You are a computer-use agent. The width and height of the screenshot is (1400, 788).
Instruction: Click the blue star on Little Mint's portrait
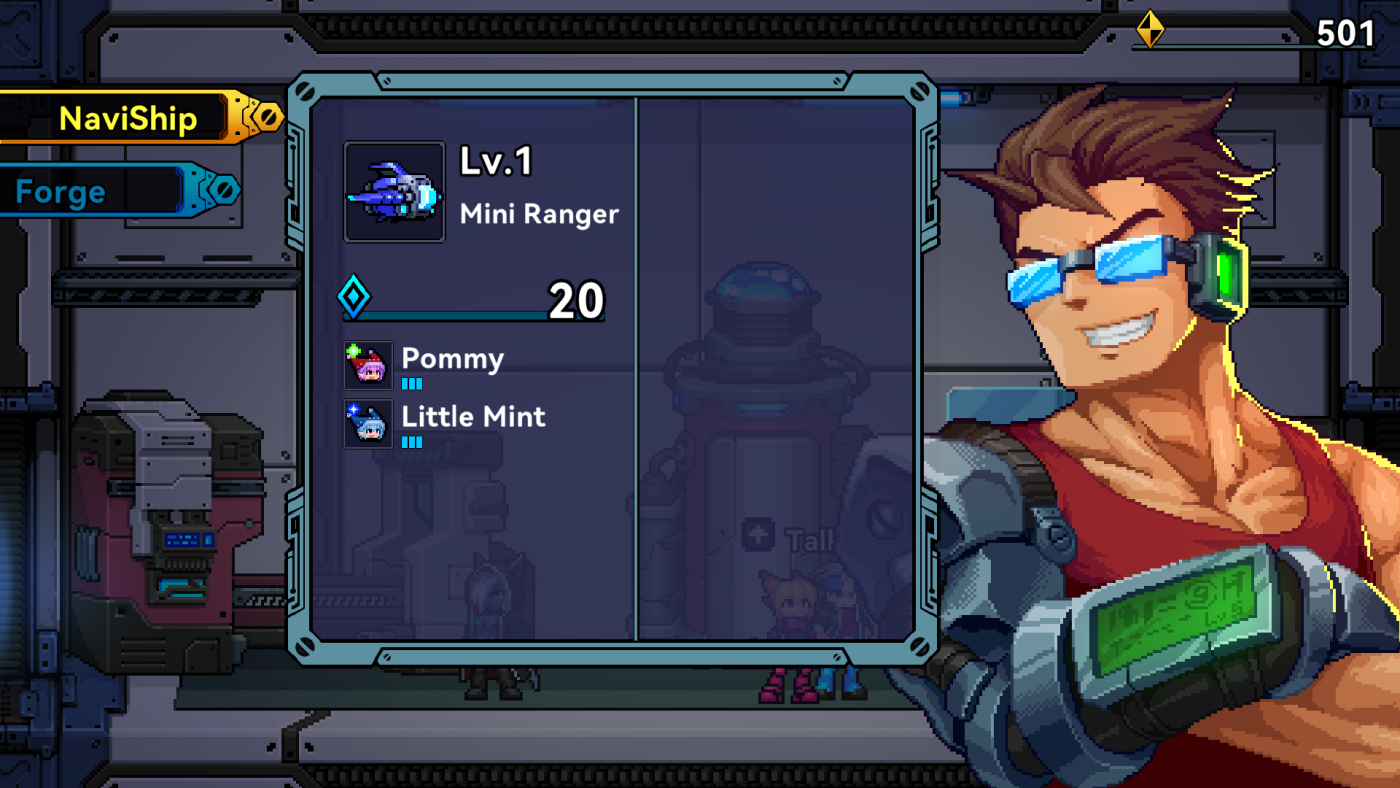pos(352,408)
